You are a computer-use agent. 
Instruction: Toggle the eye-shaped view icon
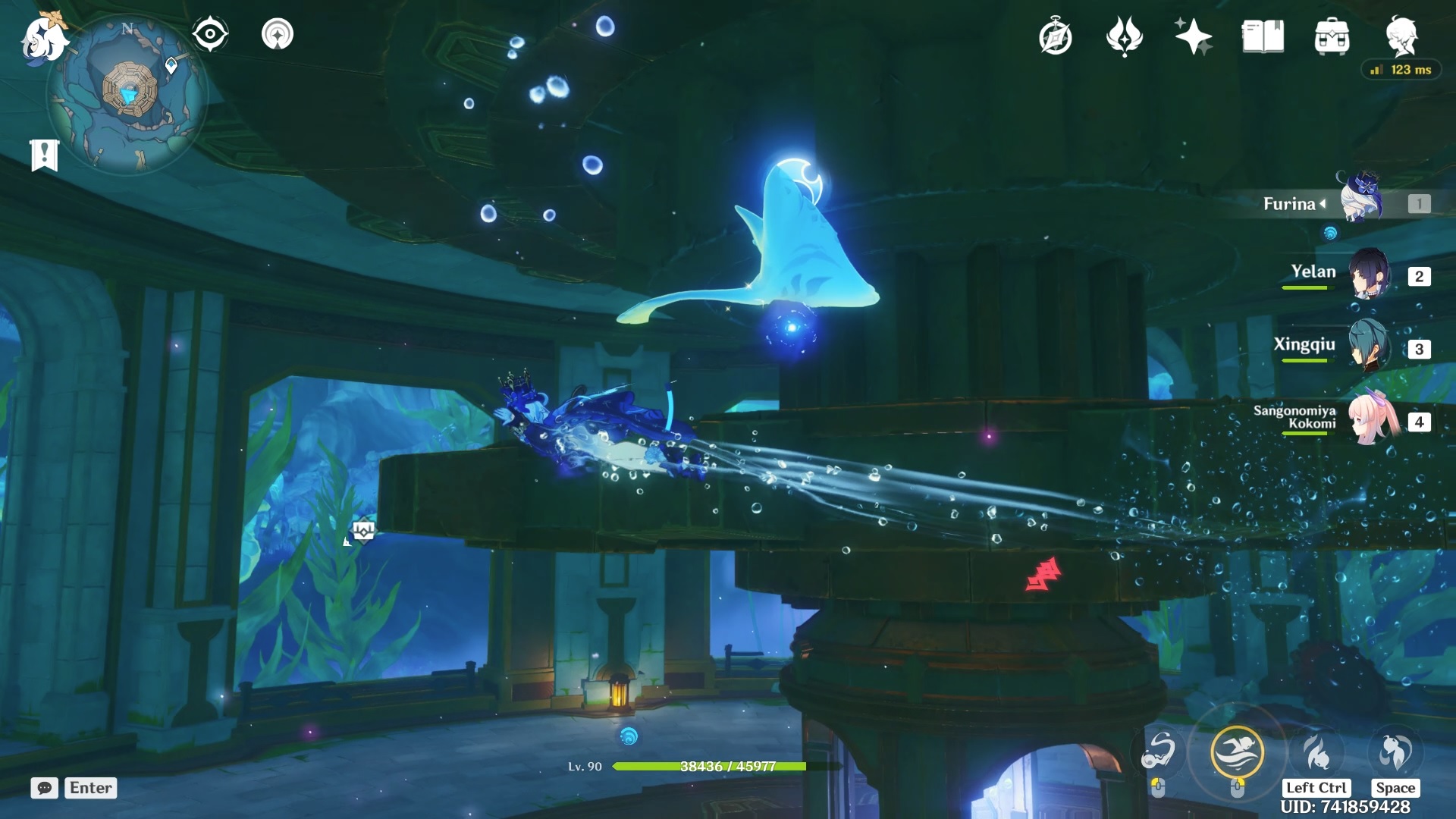click(x=209, y=34)
